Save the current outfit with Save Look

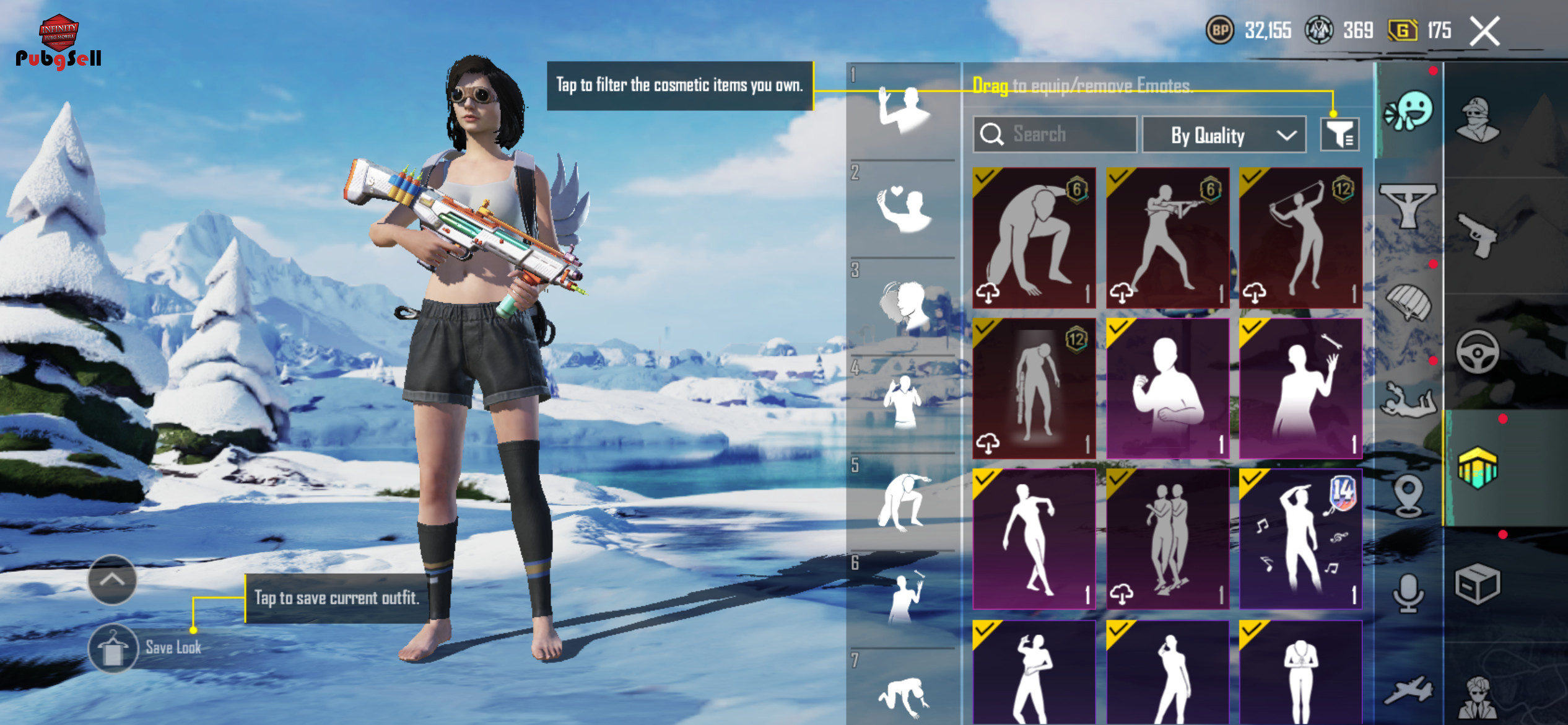click(113, 648)
